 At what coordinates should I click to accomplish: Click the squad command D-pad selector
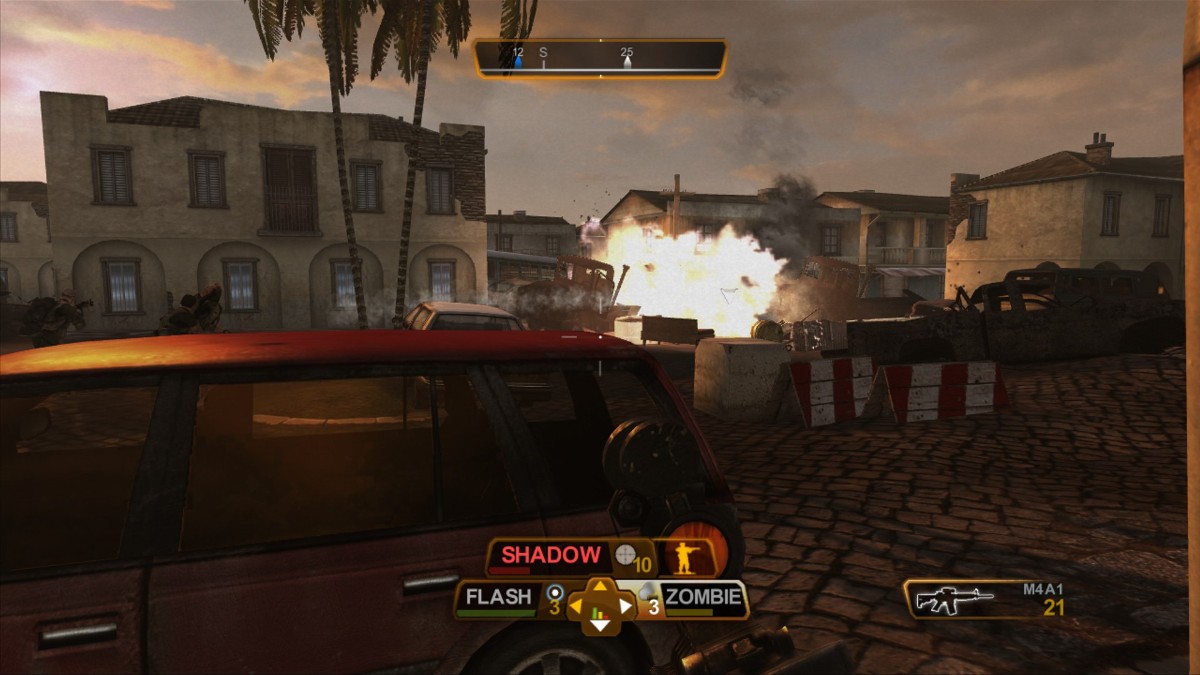click(600, 606)
